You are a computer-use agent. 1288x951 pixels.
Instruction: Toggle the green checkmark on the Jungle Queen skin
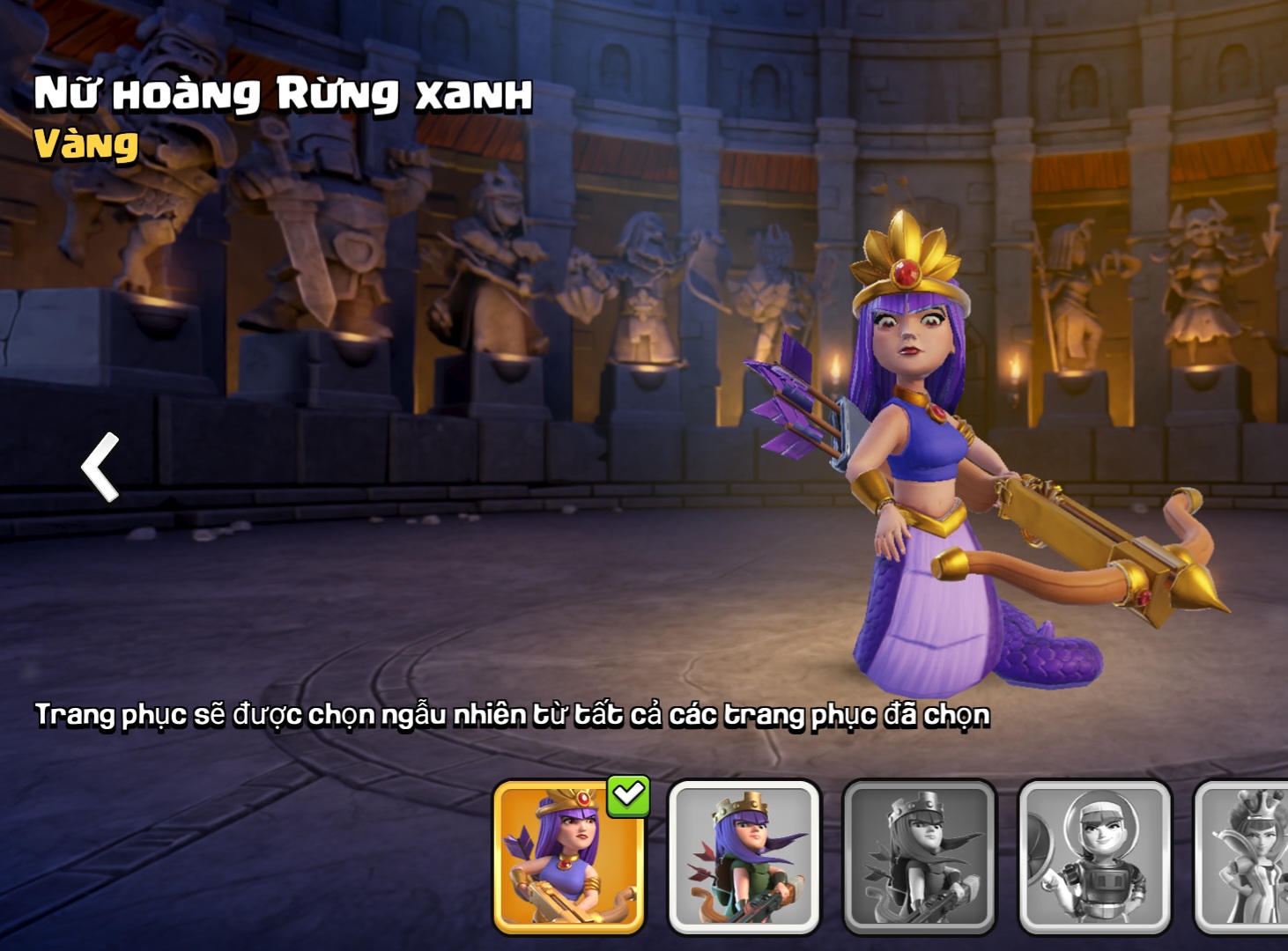tap(628, 796)
